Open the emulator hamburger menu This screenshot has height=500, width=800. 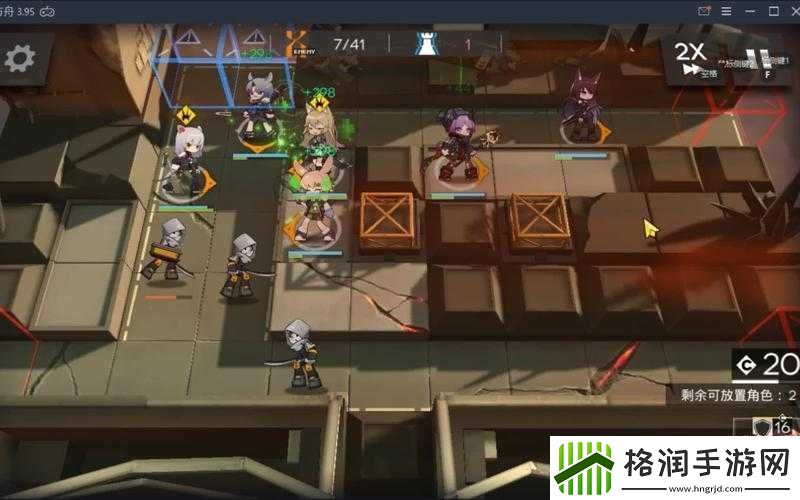pos(728,10)
